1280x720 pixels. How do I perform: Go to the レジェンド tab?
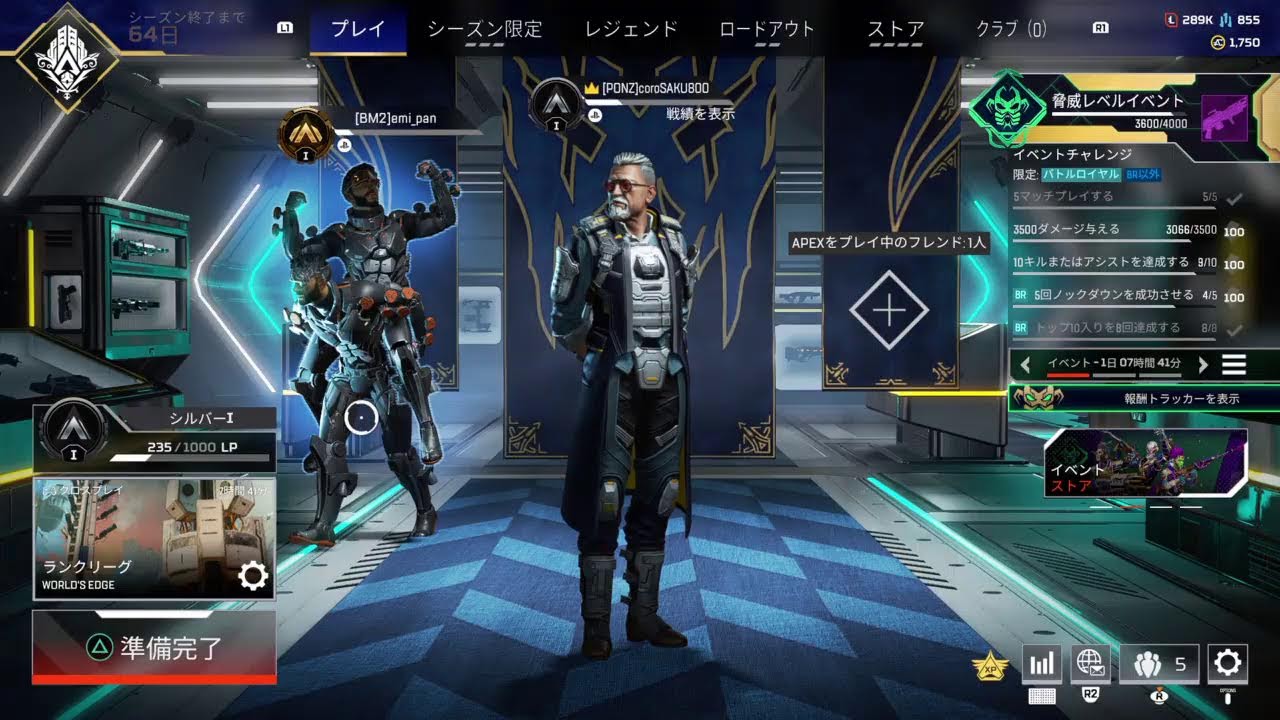[x=631, y=29]
